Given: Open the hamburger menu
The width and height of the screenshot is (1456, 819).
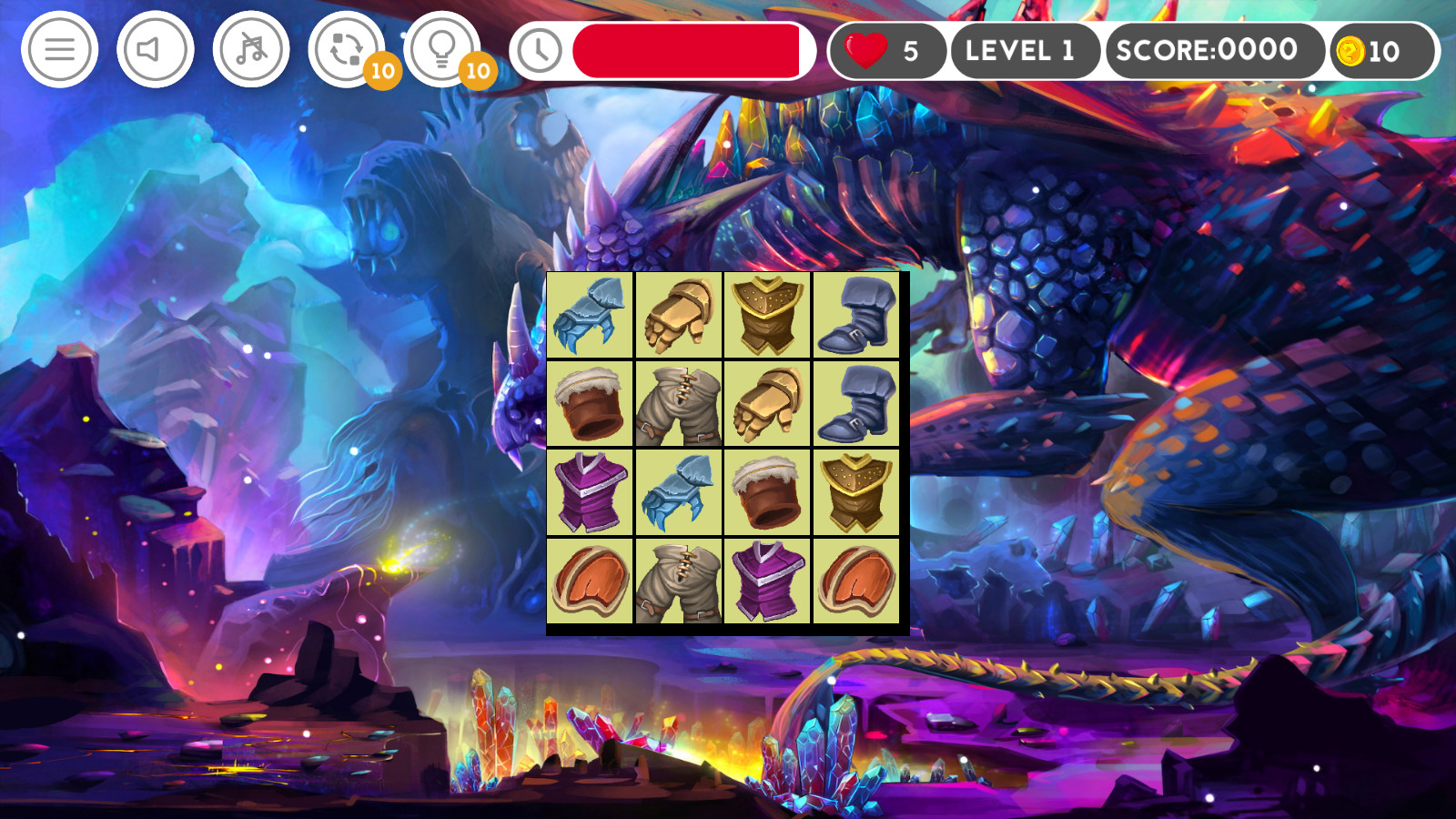Looking at the screenshot, I should (58, 50).
